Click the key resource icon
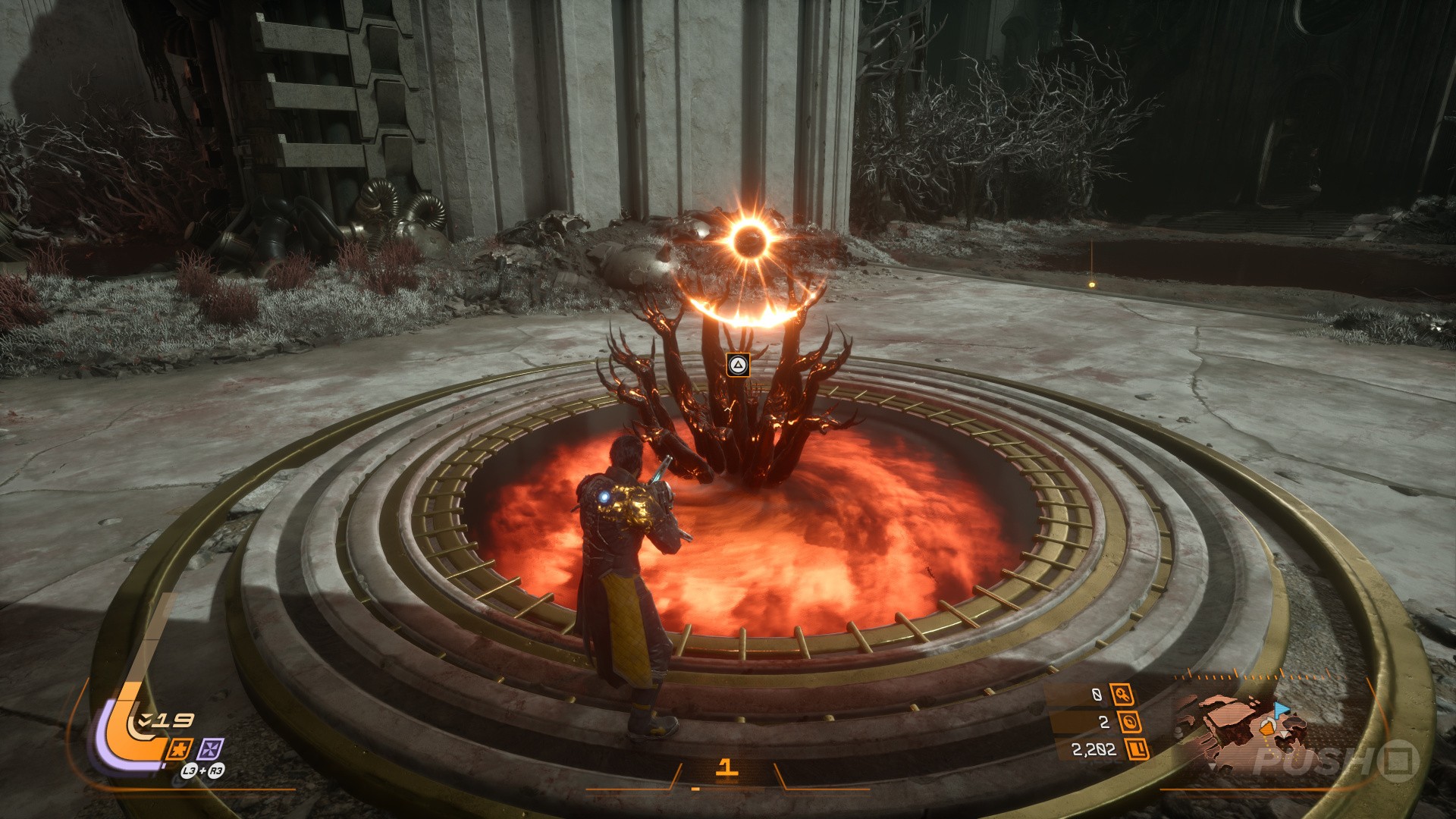Screen dimensions: 1456x819 click(x=1122, y=694)
